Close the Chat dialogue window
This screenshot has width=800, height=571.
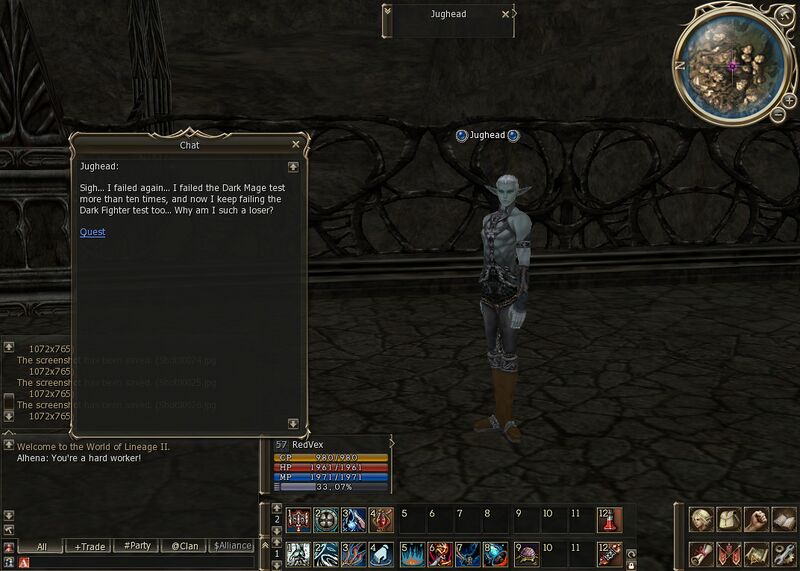(296, 145)
